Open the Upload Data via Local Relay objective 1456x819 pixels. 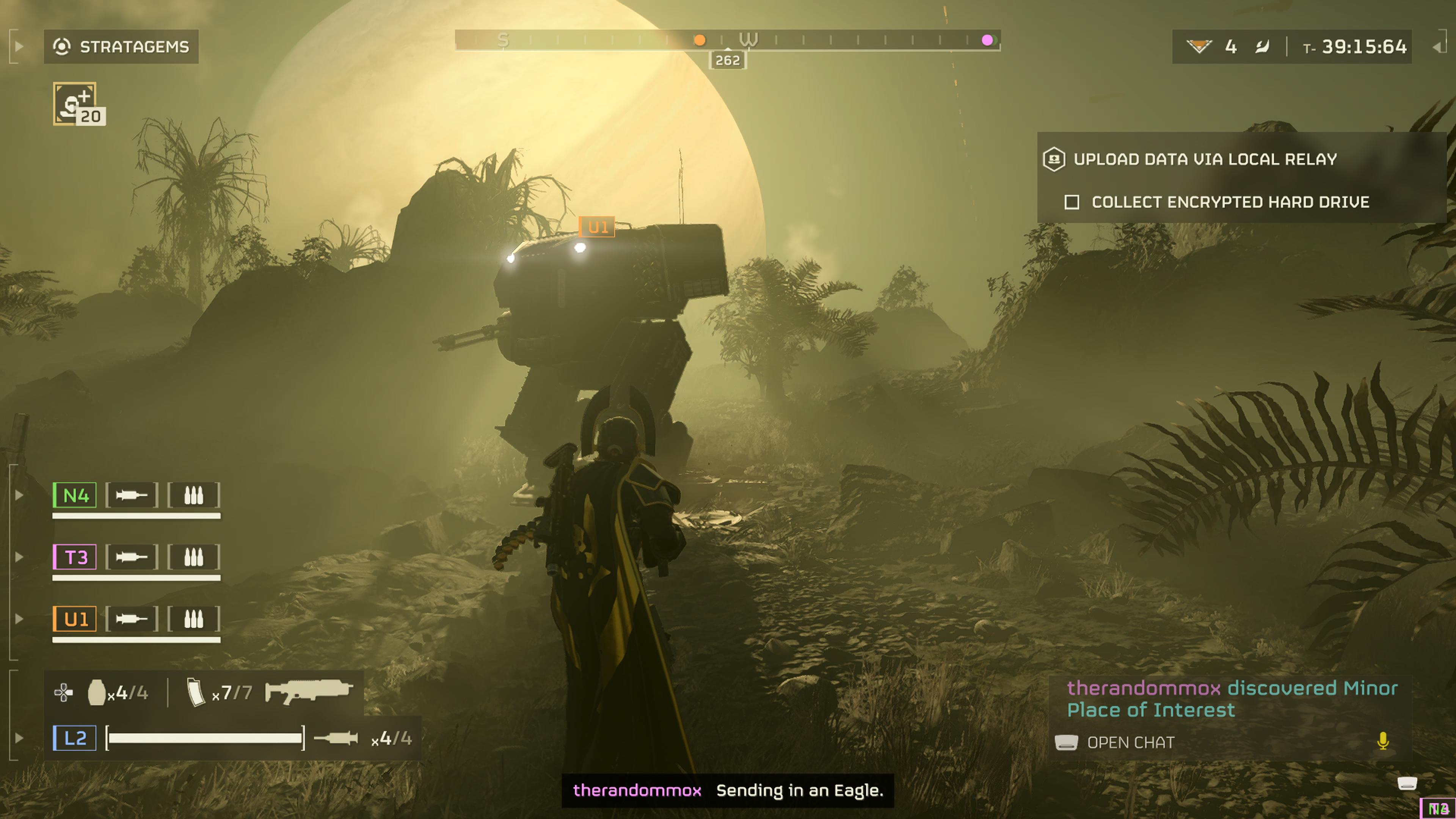(1205, 159)
